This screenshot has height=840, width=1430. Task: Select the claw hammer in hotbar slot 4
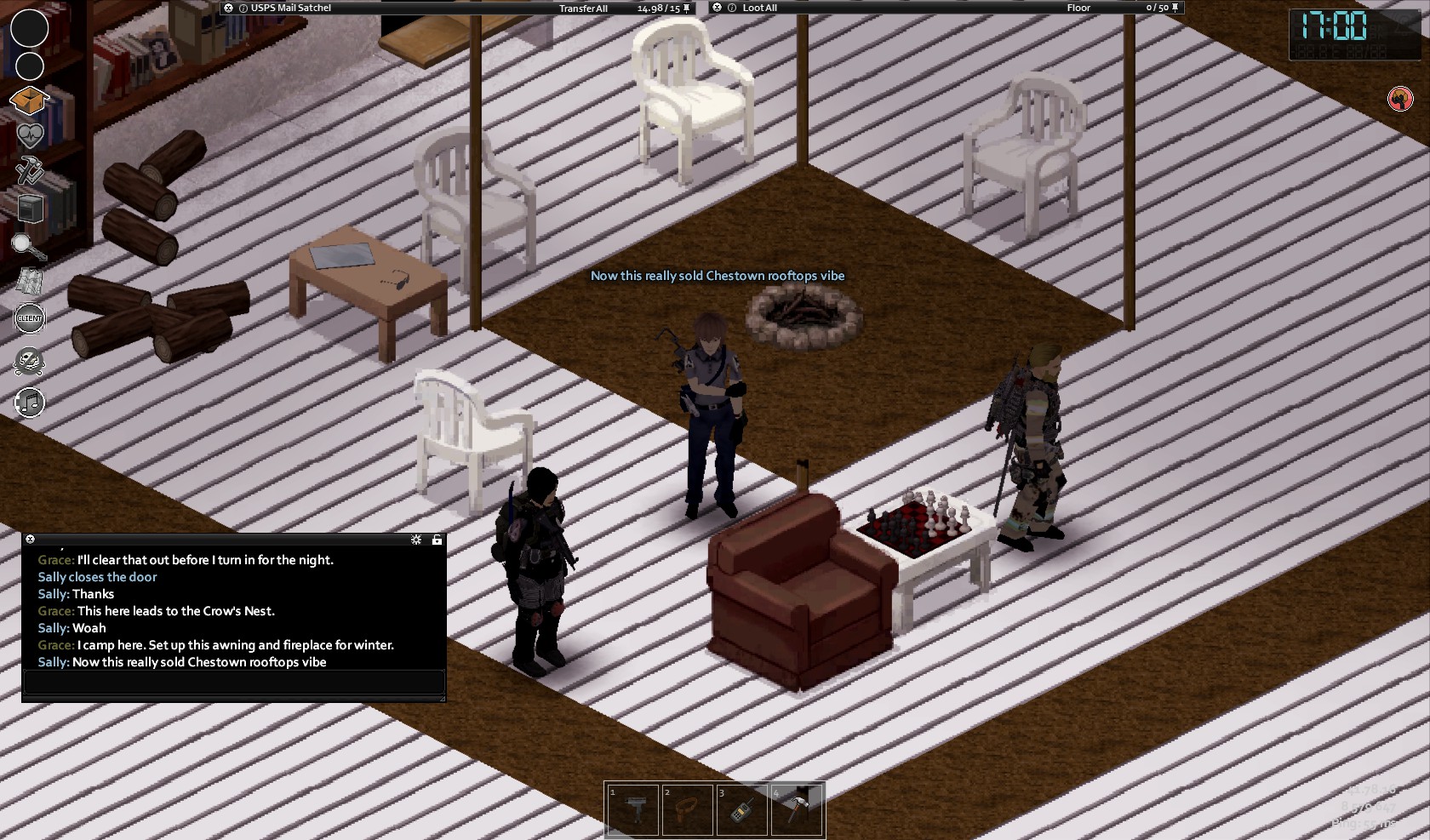coord(796,809)
